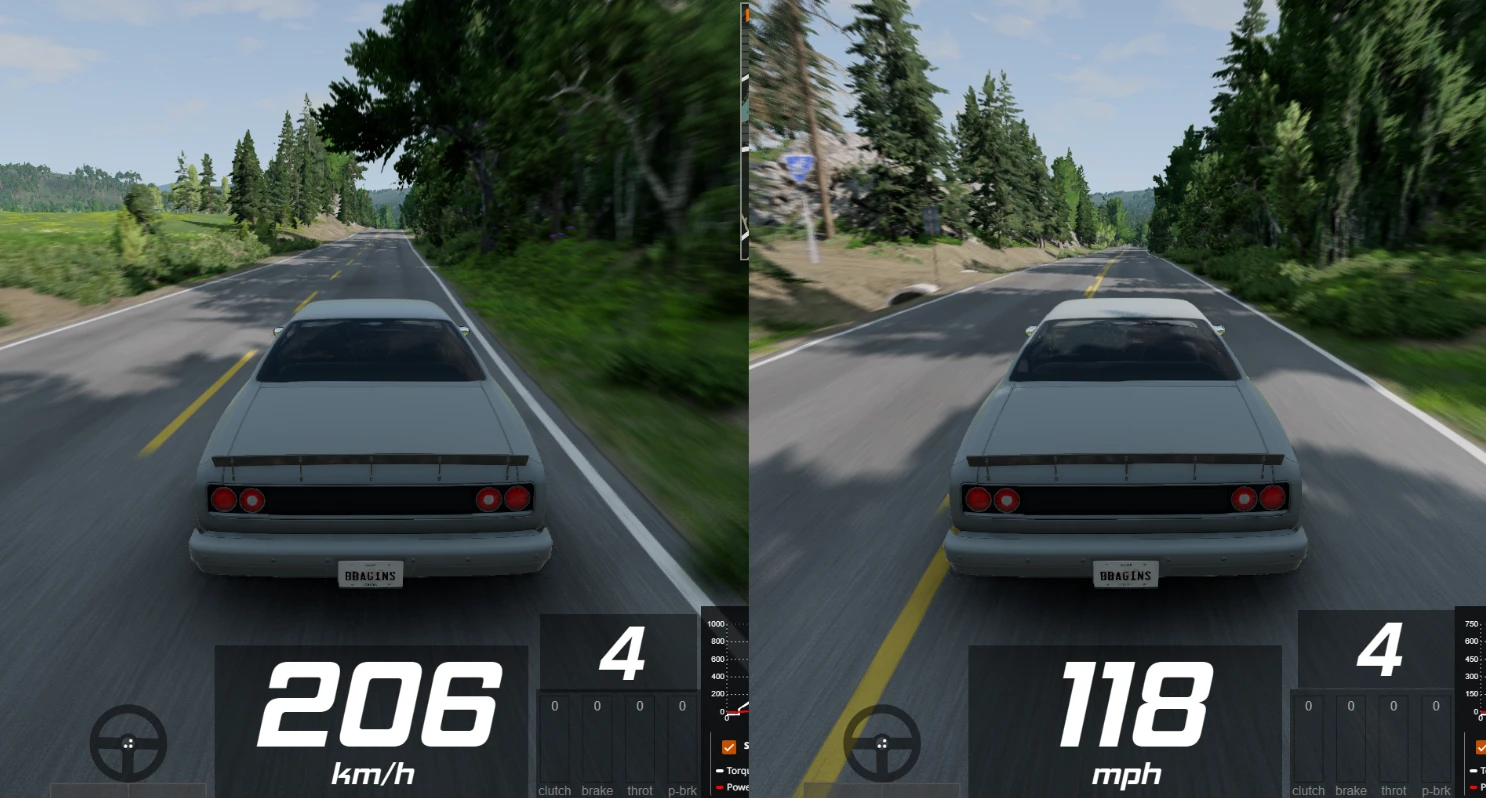Toggle the orange checkbox on the left torque graph
Image resolution: width=1486 pixels, height=798 pixels.
tap(728, 746)
